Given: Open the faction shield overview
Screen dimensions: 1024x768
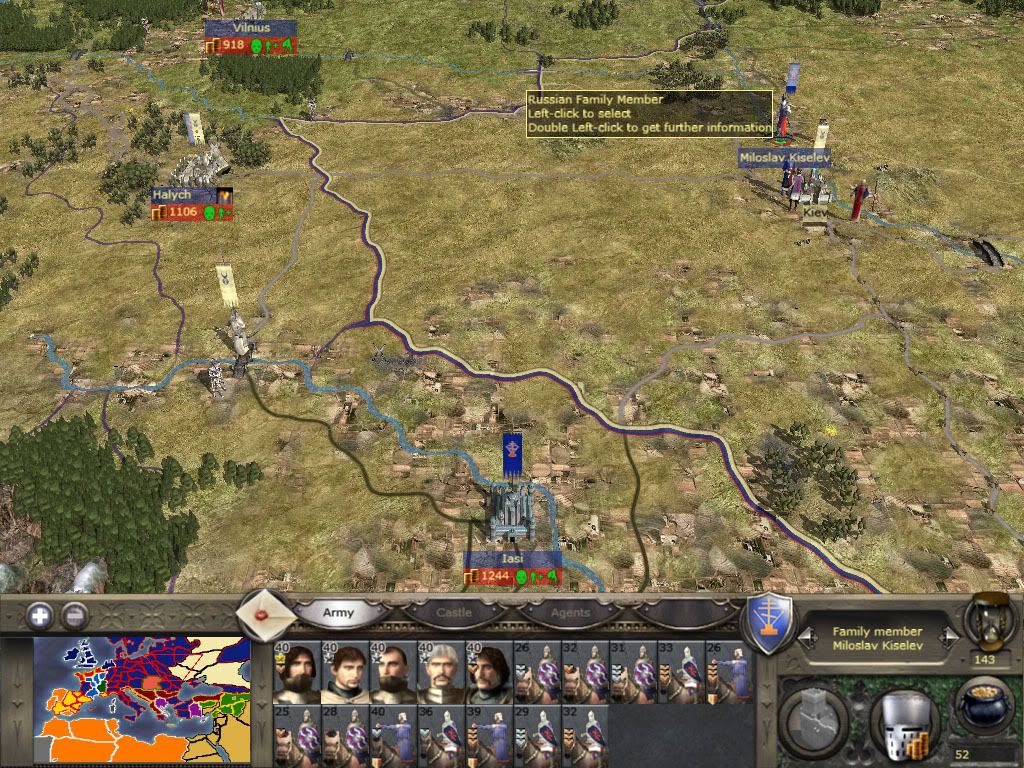Looking at the screenshot, I should (x=770, y=624).
